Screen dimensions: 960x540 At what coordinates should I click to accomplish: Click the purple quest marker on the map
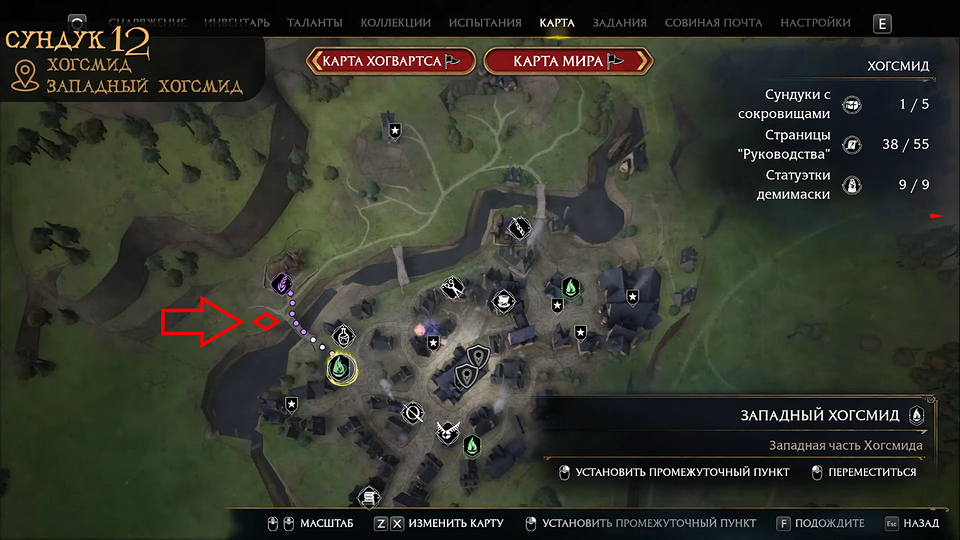coord(282,285)
